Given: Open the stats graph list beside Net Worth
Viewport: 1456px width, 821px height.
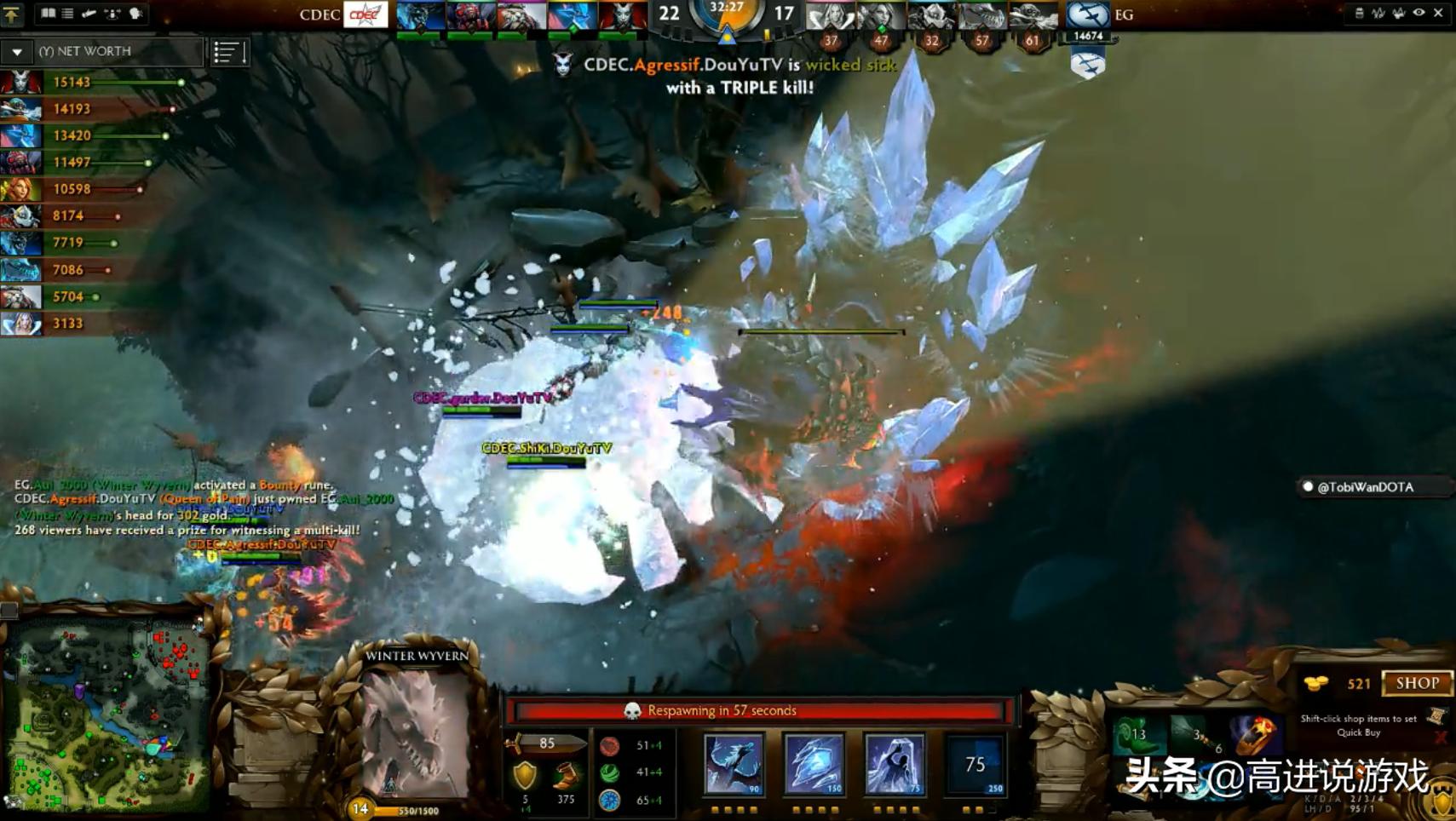Looking at the screenshot, I should pyautogui.click(x=227, y=52).
